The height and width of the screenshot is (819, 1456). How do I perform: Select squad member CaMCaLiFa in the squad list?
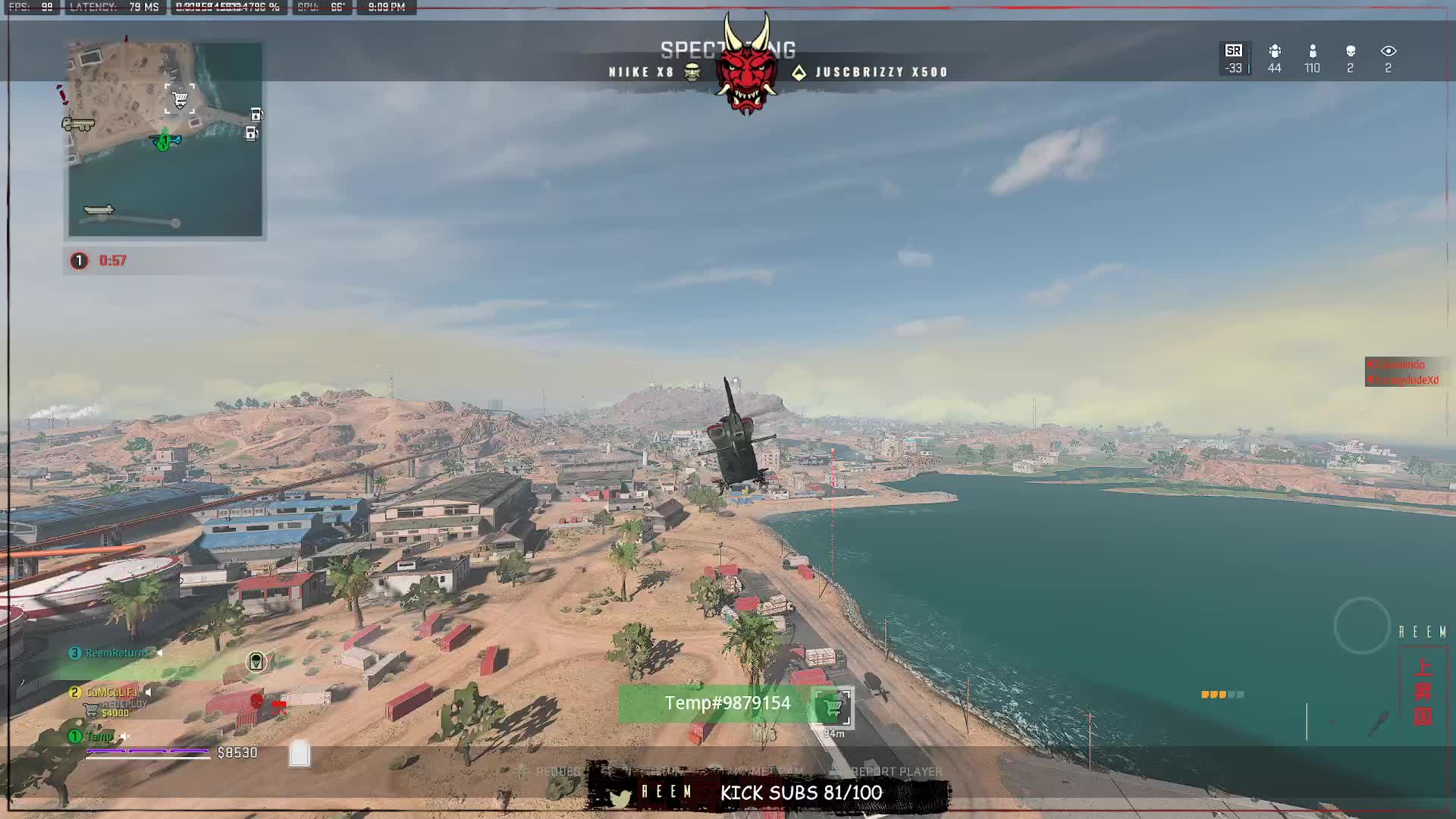(111, 692)
